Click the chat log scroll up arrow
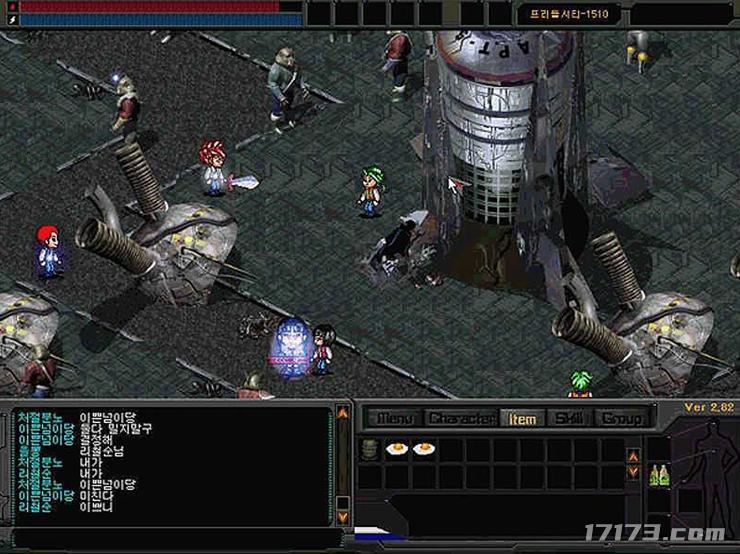Image resolution: width=740 pixels, height=554 pixels. (343, 412)
